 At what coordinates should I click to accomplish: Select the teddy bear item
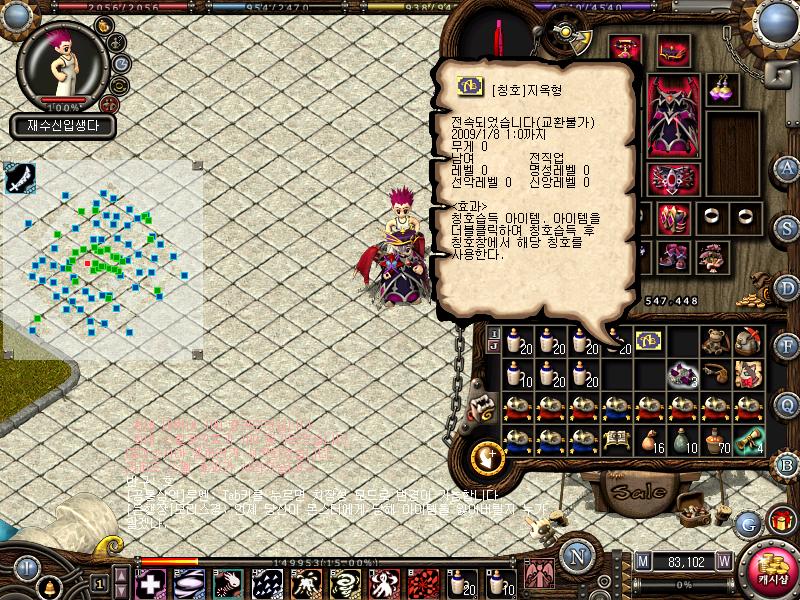tap(716, 341)
